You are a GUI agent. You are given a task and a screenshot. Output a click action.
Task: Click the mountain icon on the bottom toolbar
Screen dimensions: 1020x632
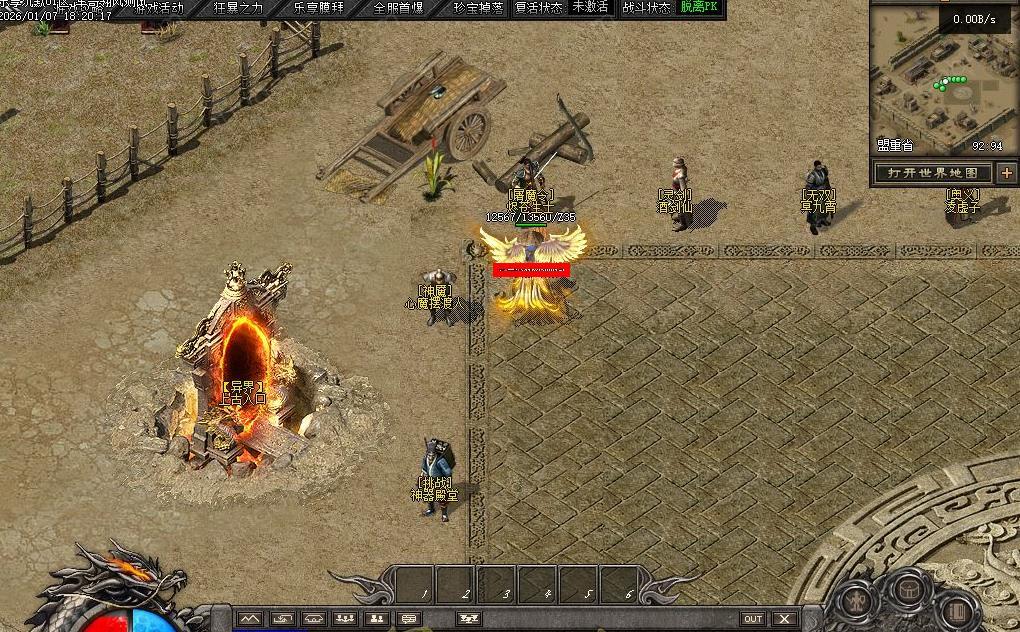pyautogui.click(x=249, y=619)
